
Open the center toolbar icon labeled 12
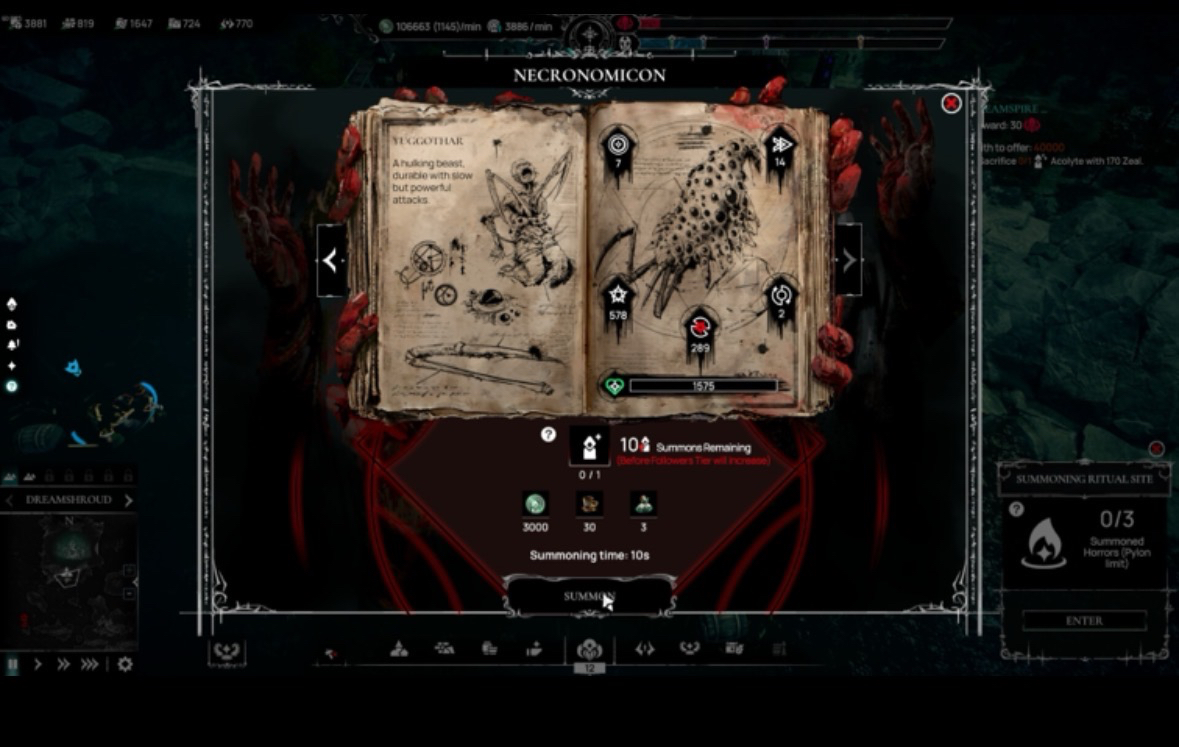point(589,650)
